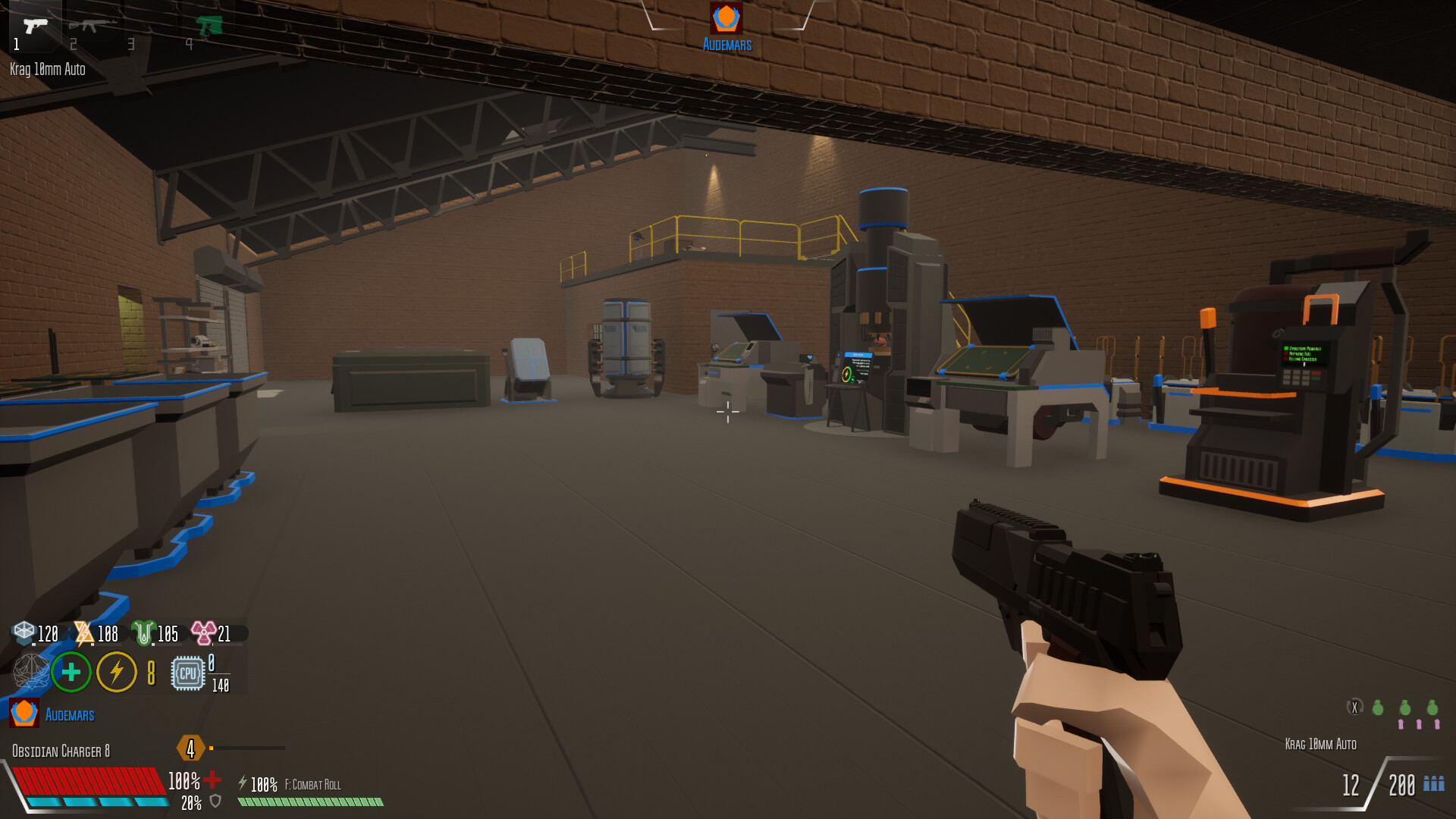This screenshot has width=1456, height=819.
Task: Click the Obsidian Charger 8 name
Action: click(61, 751)
